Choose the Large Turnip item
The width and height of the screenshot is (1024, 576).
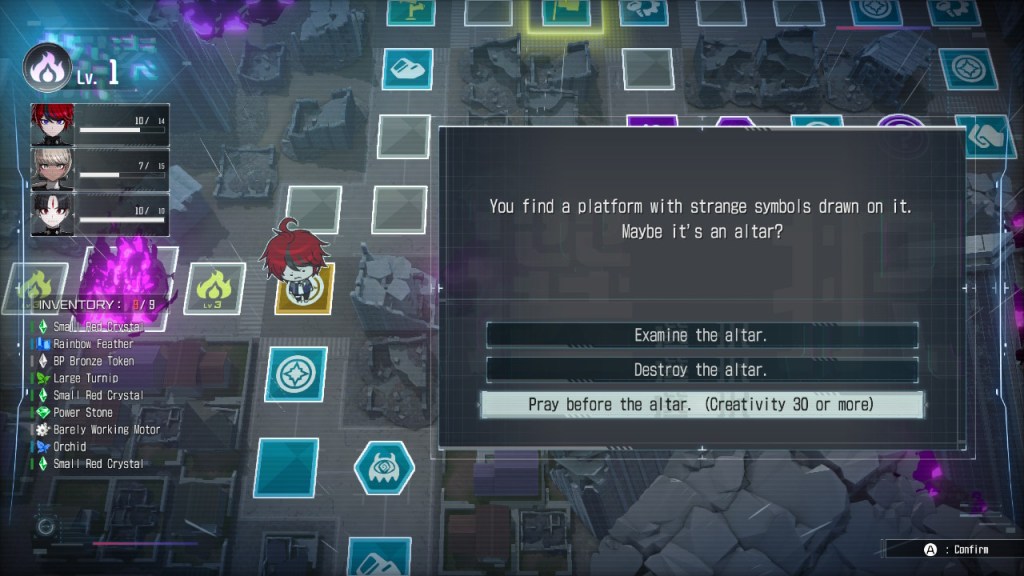tap(85, 378)
